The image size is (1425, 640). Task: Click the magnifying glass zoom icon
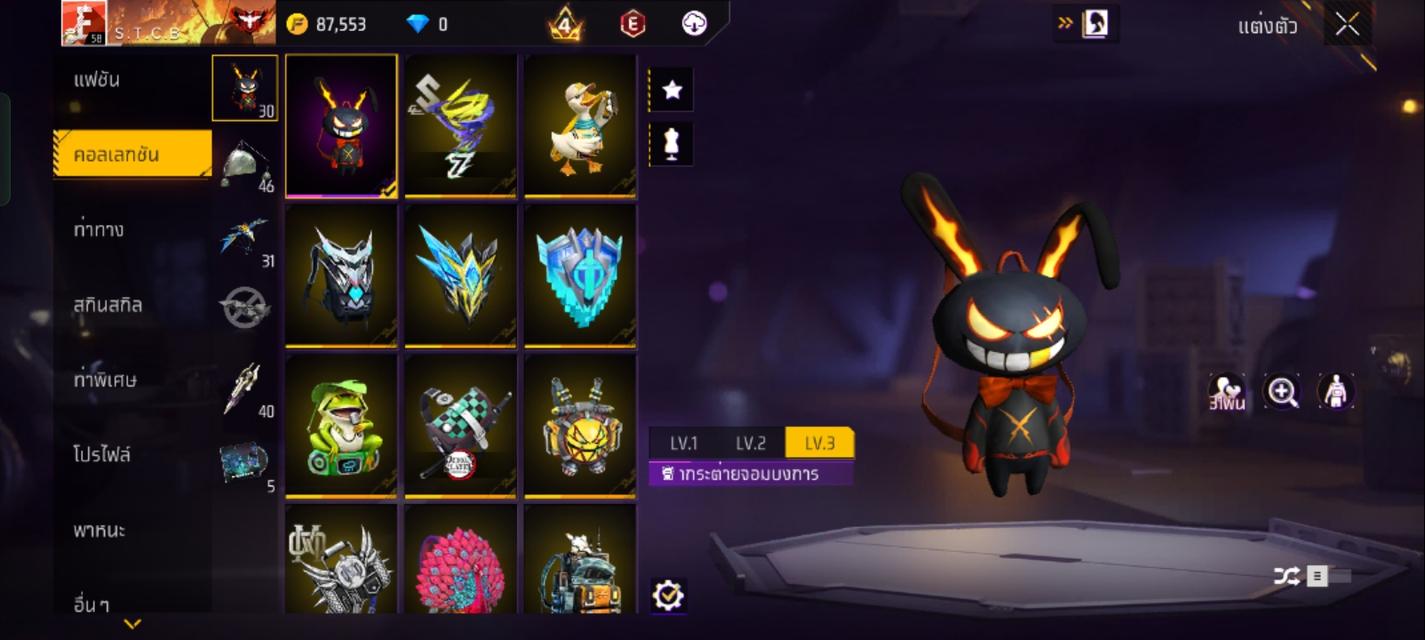pyautogui.click(x=1281, y=392)
